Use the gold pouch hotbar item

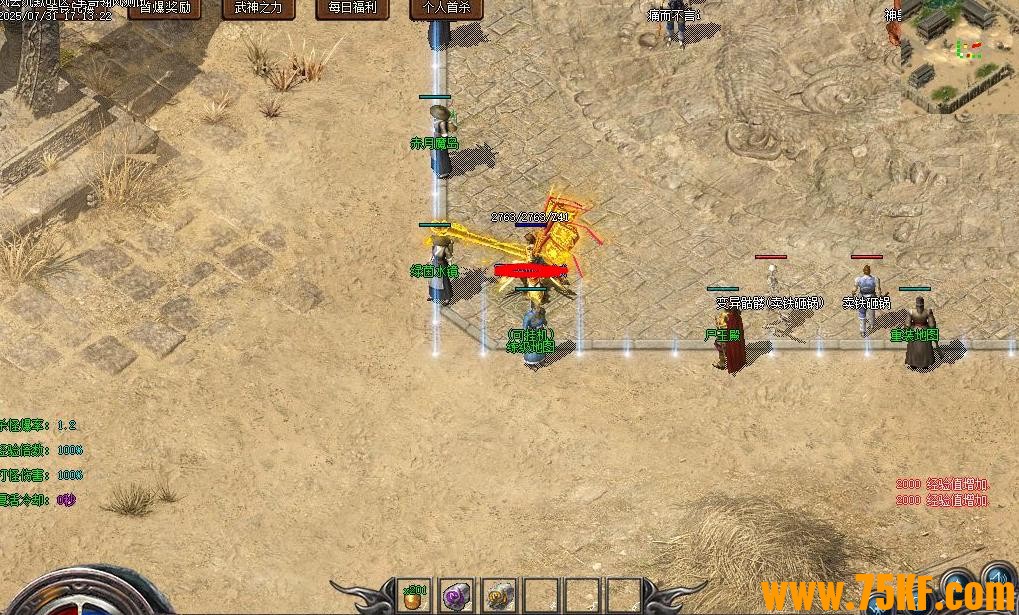click(x=414, y=594)
